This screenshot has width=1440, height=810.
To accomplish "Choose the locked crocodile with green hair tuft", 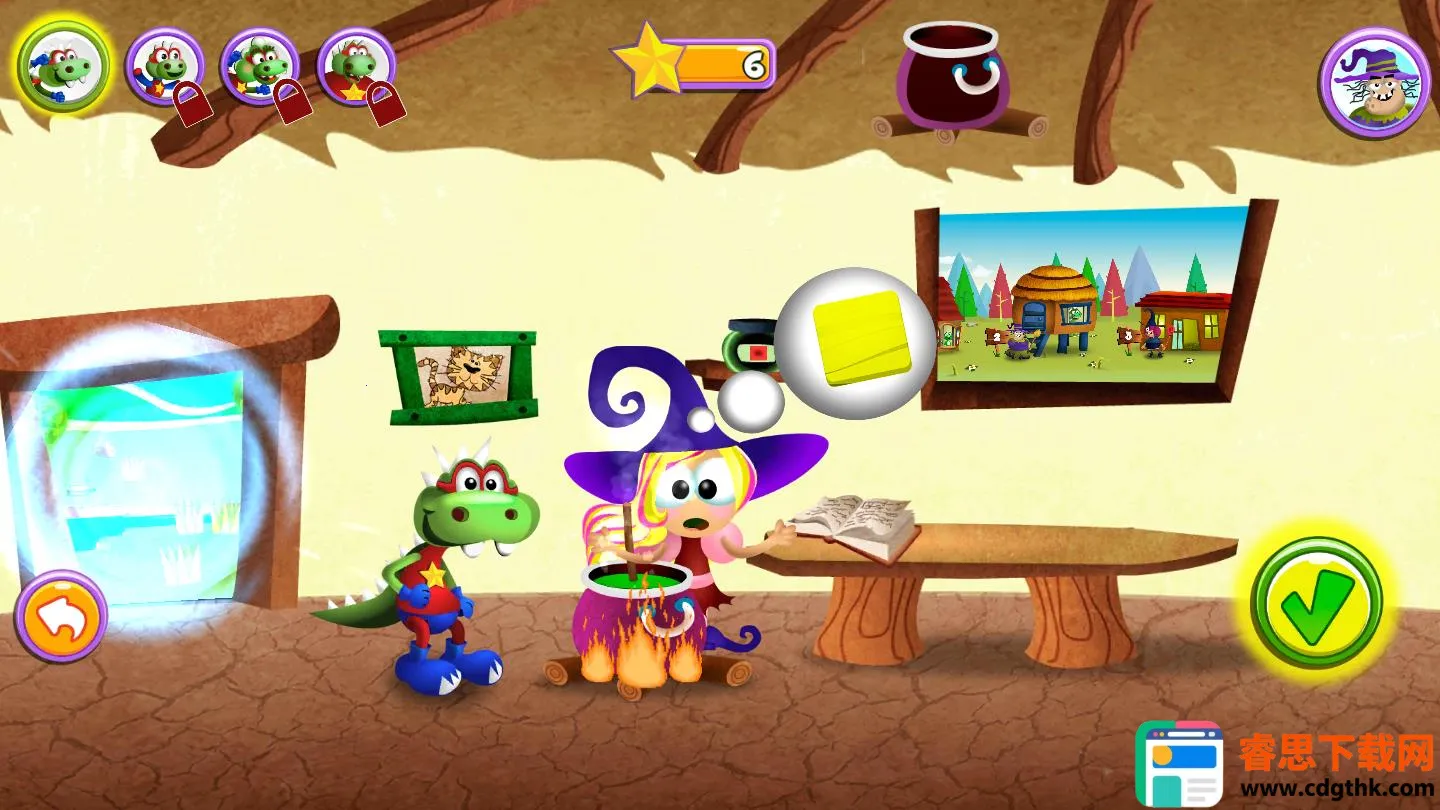I will point(260,67).
